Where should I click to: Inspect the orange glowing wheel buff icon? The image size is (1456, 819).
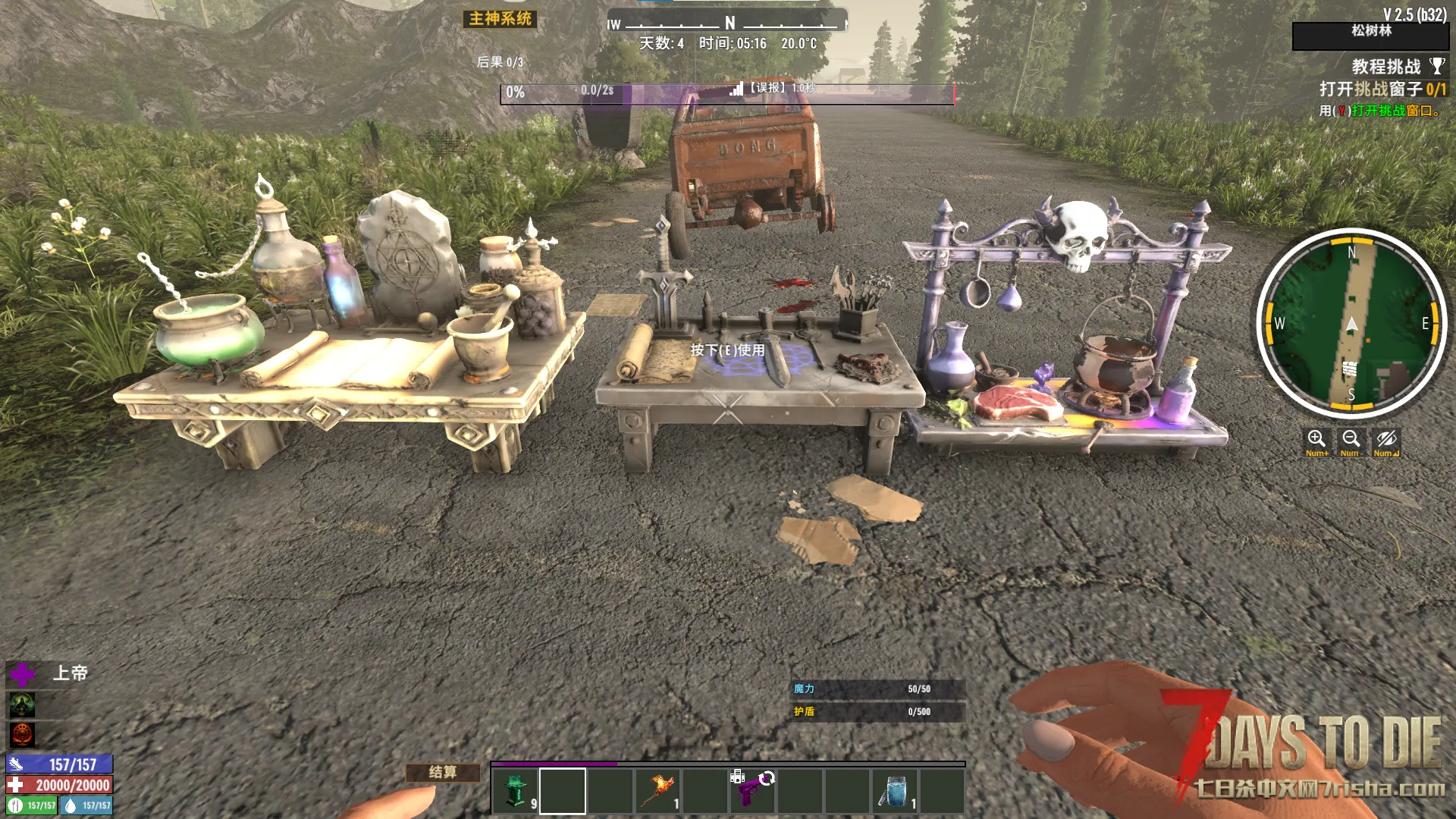tap(22, 734)
